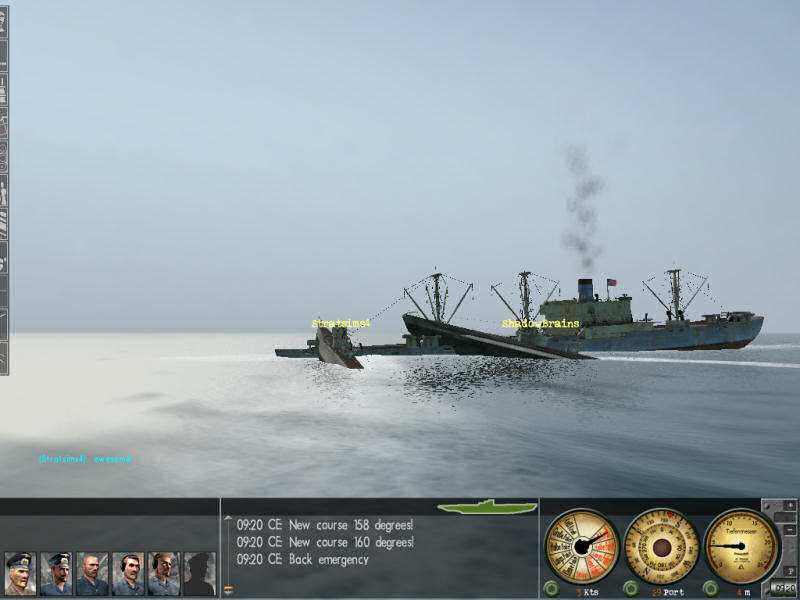Screen dimensions: 800x600
Task: Toggle the green knob beside the Port readout
Action: point(630,588)
